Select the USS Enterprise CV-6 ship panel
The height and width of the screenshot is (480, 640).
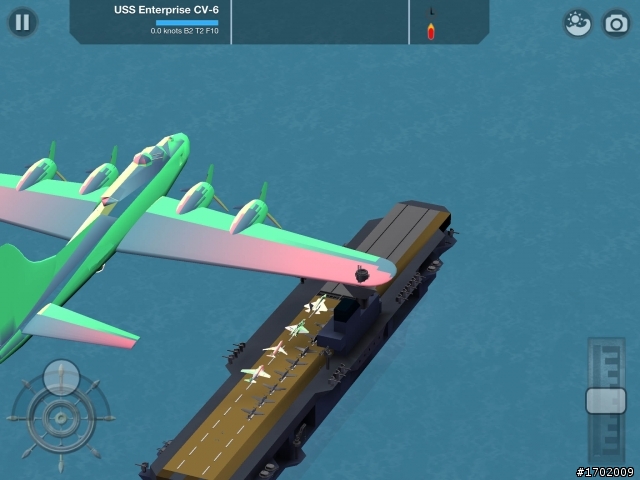click(x=151, y=21)
